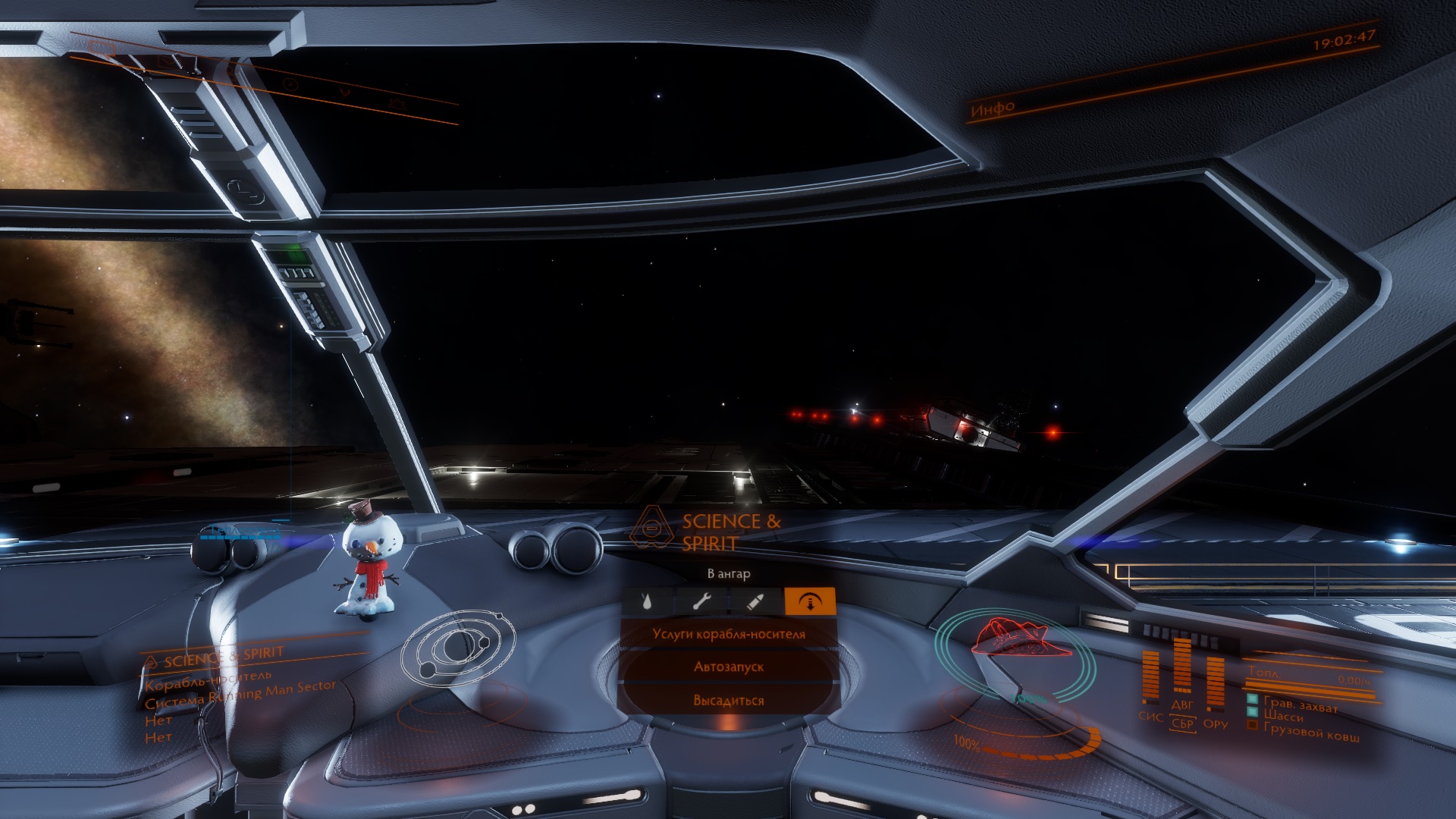Image resolution: width=1456 pixels, height=819 pixels.
Task: Activate the enter hangar icon
Action: click(810, 602)
